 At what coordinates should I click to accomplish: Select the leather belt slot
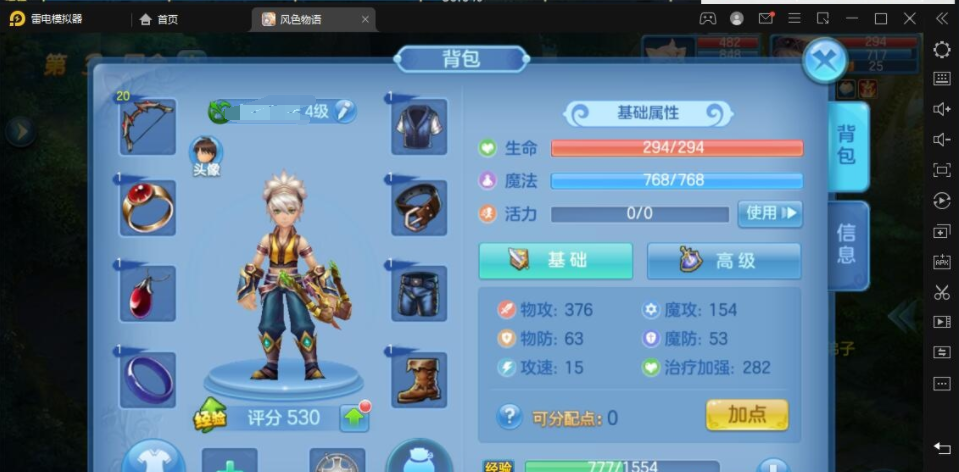419,208
